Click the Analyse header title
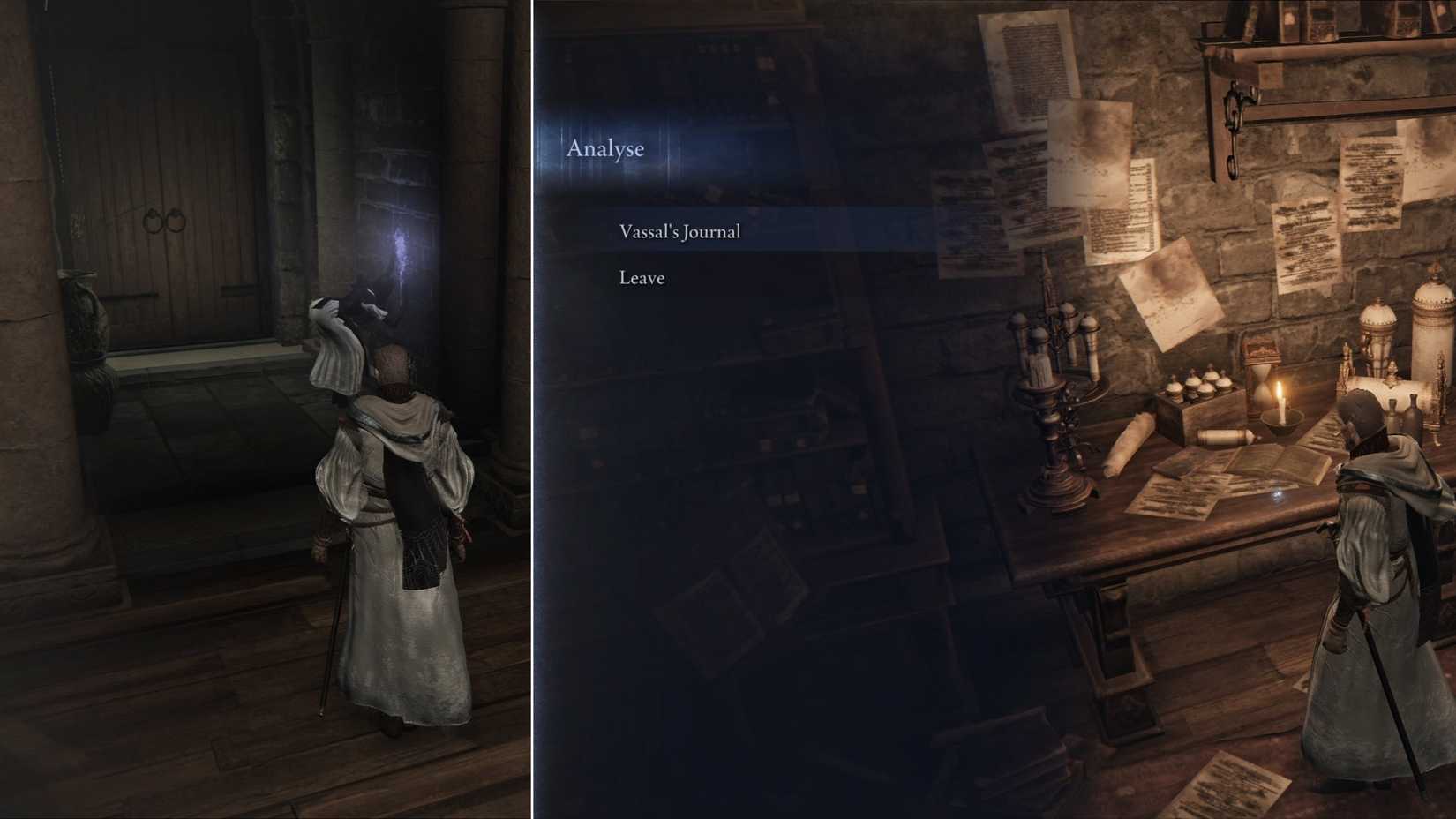This screenshot has height=819, width=1456. (606, 148)
